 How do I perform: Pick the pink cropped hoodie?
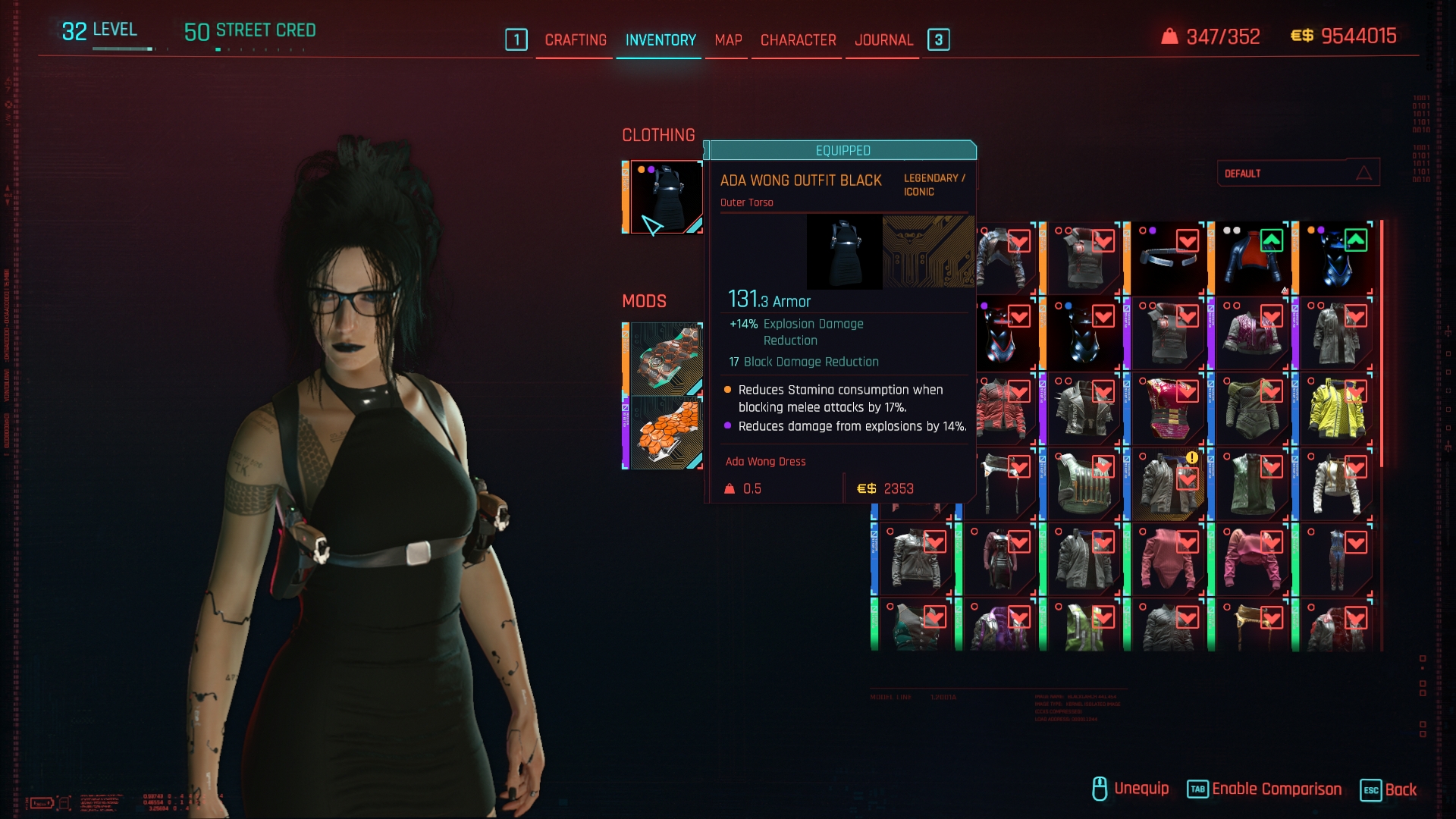(1251, 561)
